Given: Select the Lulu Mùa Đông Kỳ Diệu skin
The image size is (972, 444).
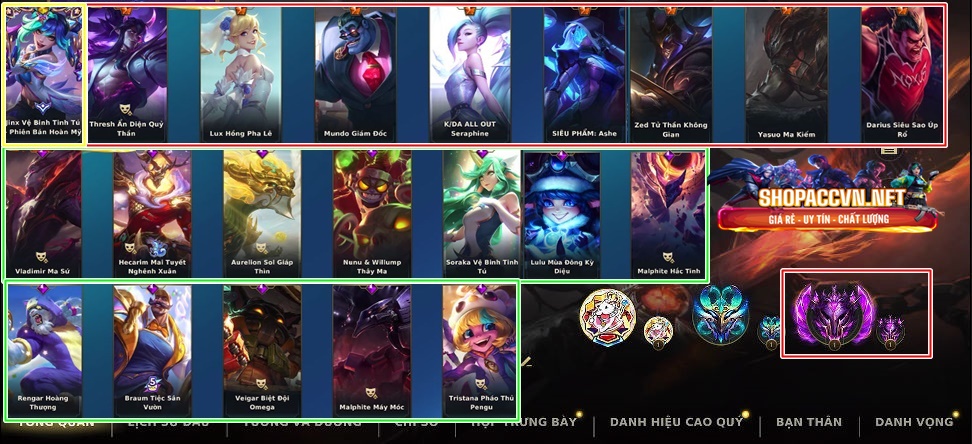Looking at the screenshot, I should (x=562, y=214).
